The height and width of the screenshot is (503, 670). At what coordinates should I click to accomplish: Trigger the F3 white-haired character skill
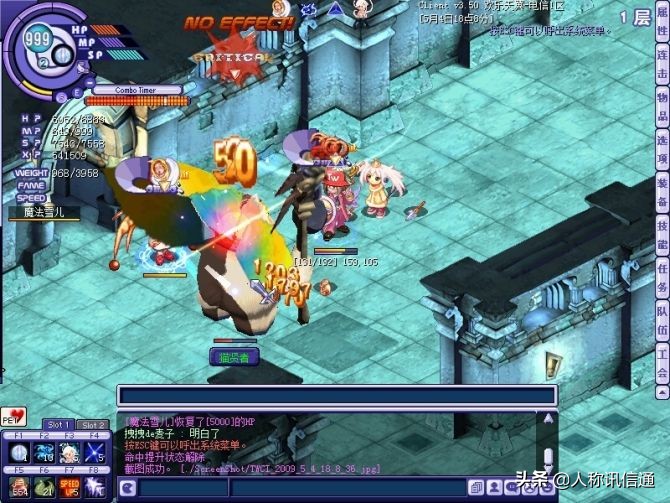click(69, 453)
